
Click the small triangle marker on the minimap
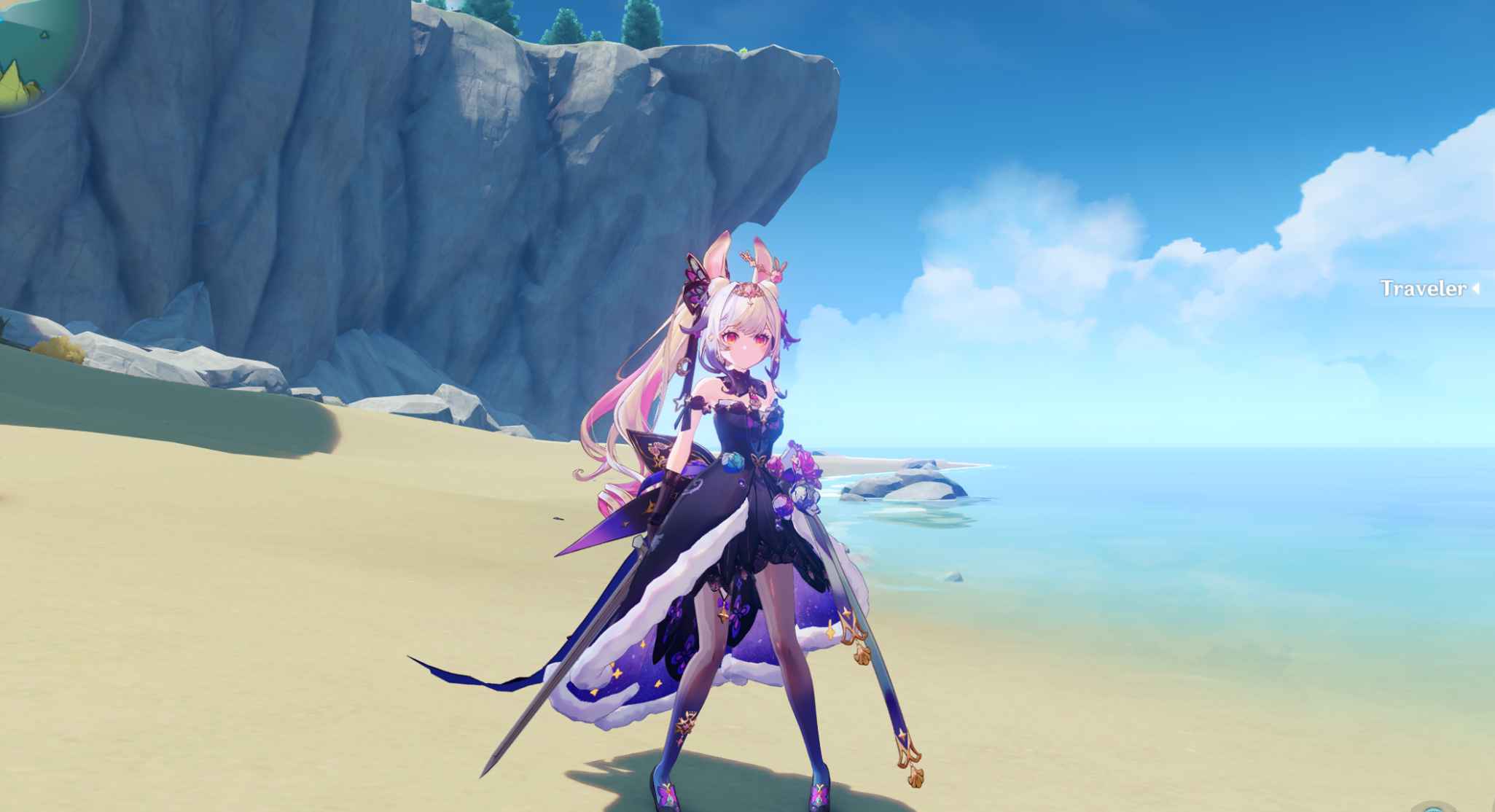(x=44, y=35)
